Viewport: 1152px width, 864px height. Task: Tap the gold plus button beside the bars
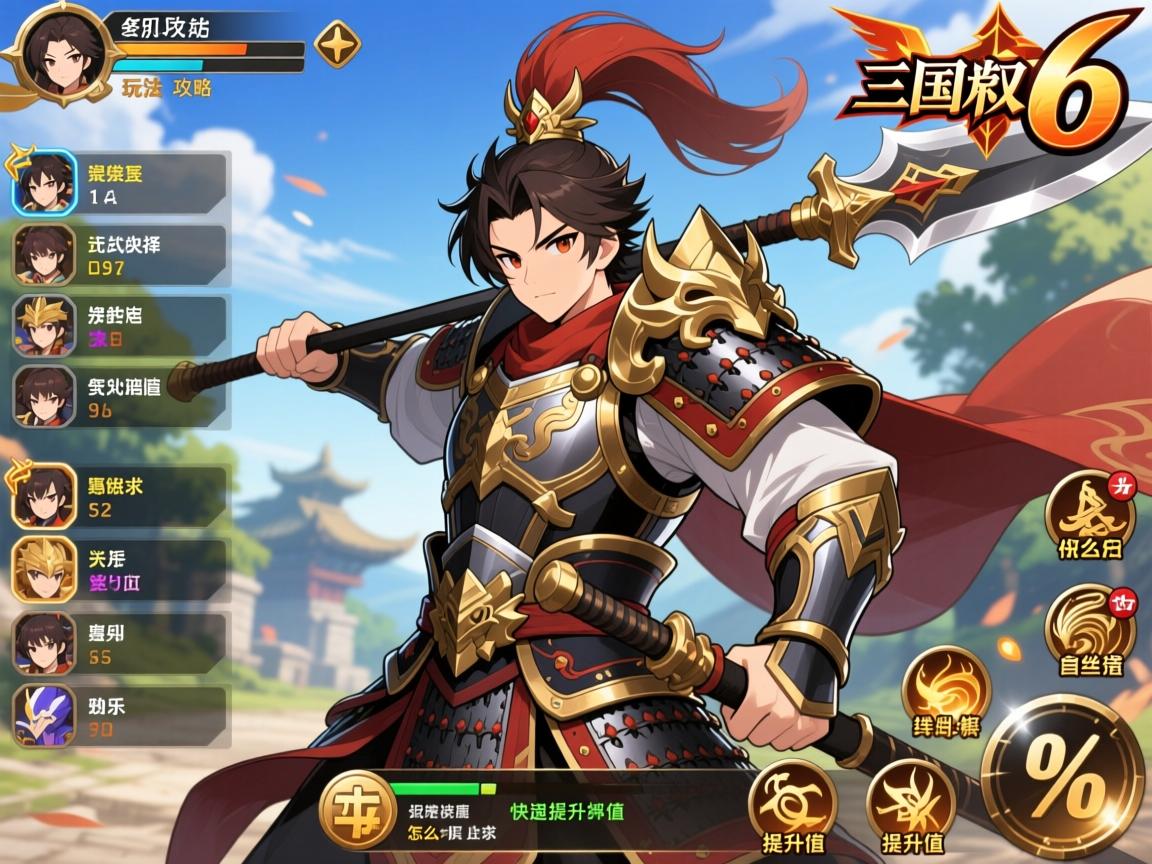[x=338, y=44]
